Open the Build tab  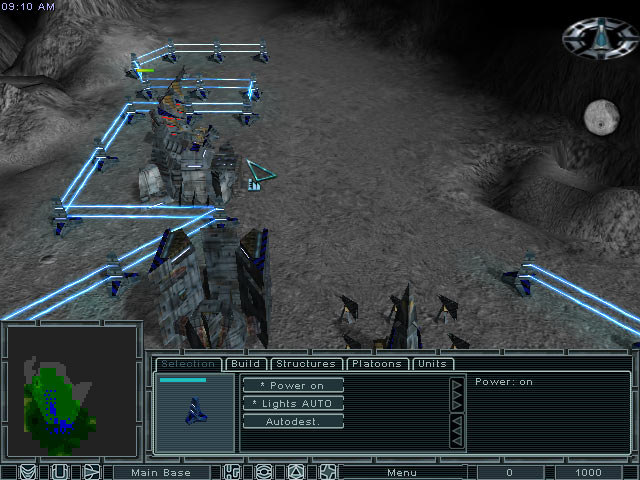[x=245, y=364]
